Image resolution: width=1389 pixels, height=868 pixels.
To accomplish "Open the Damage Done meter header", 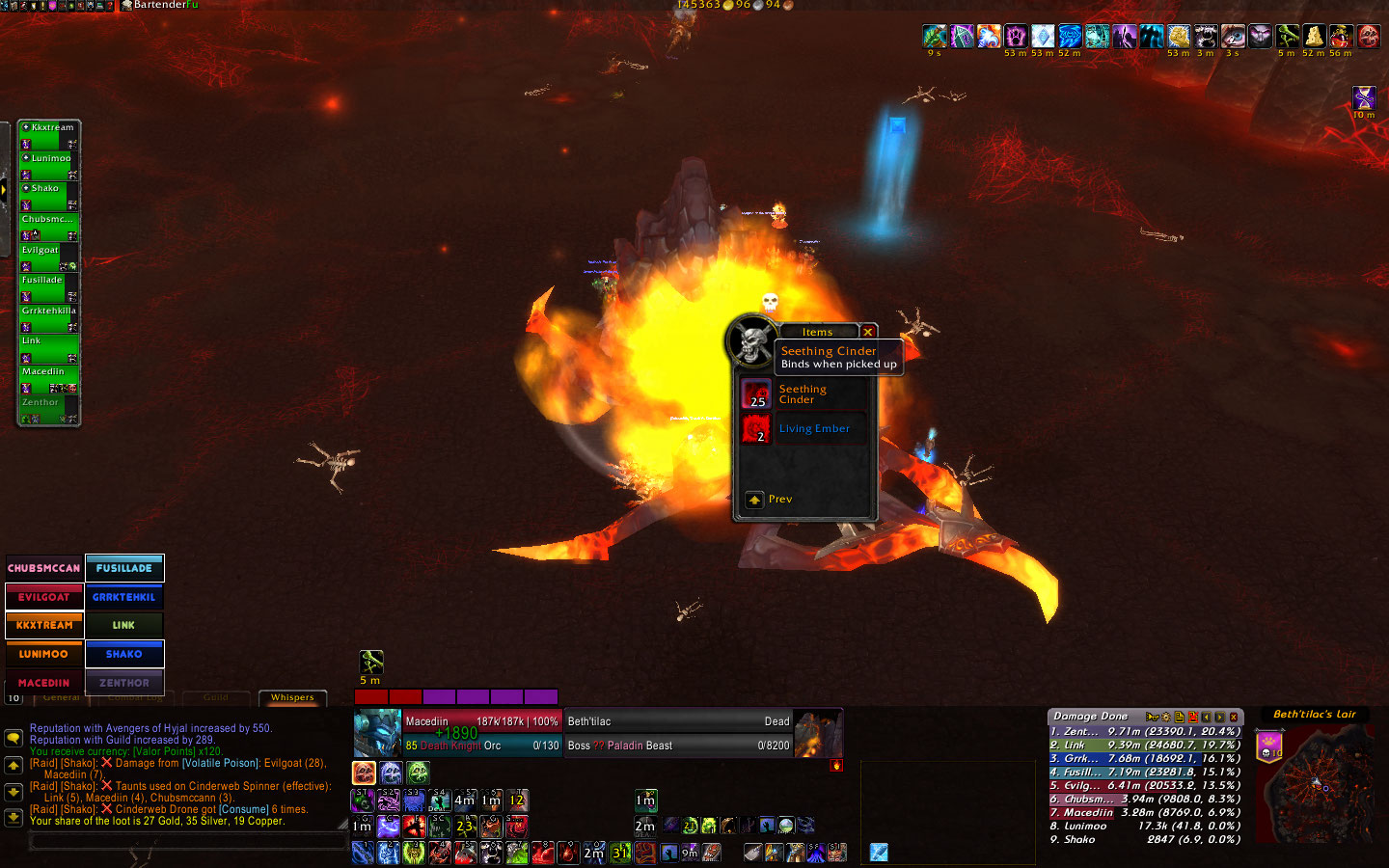I will pos(1091,717).
